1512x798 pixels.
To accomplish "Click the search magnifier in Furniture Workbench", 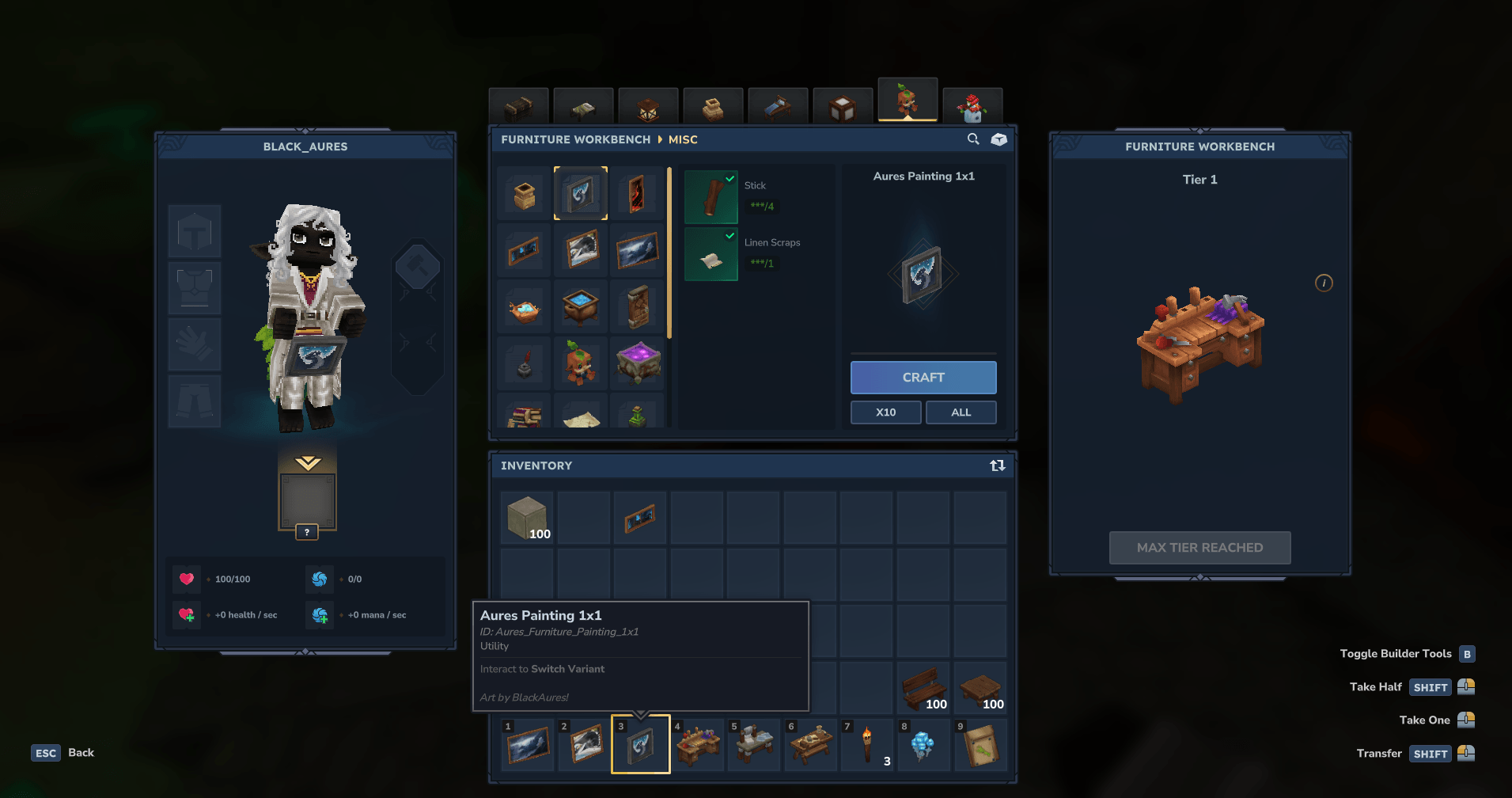I will click(972, 139).
